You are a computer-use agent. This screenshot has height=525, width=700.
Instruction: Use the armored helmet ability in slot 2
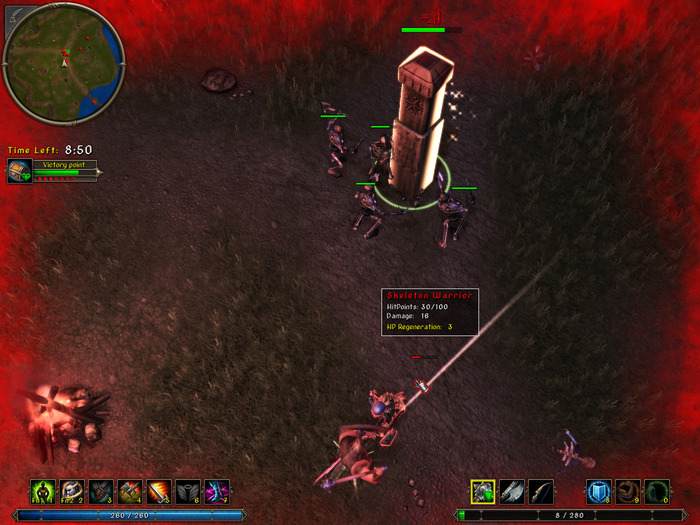[x=71, y=491]
